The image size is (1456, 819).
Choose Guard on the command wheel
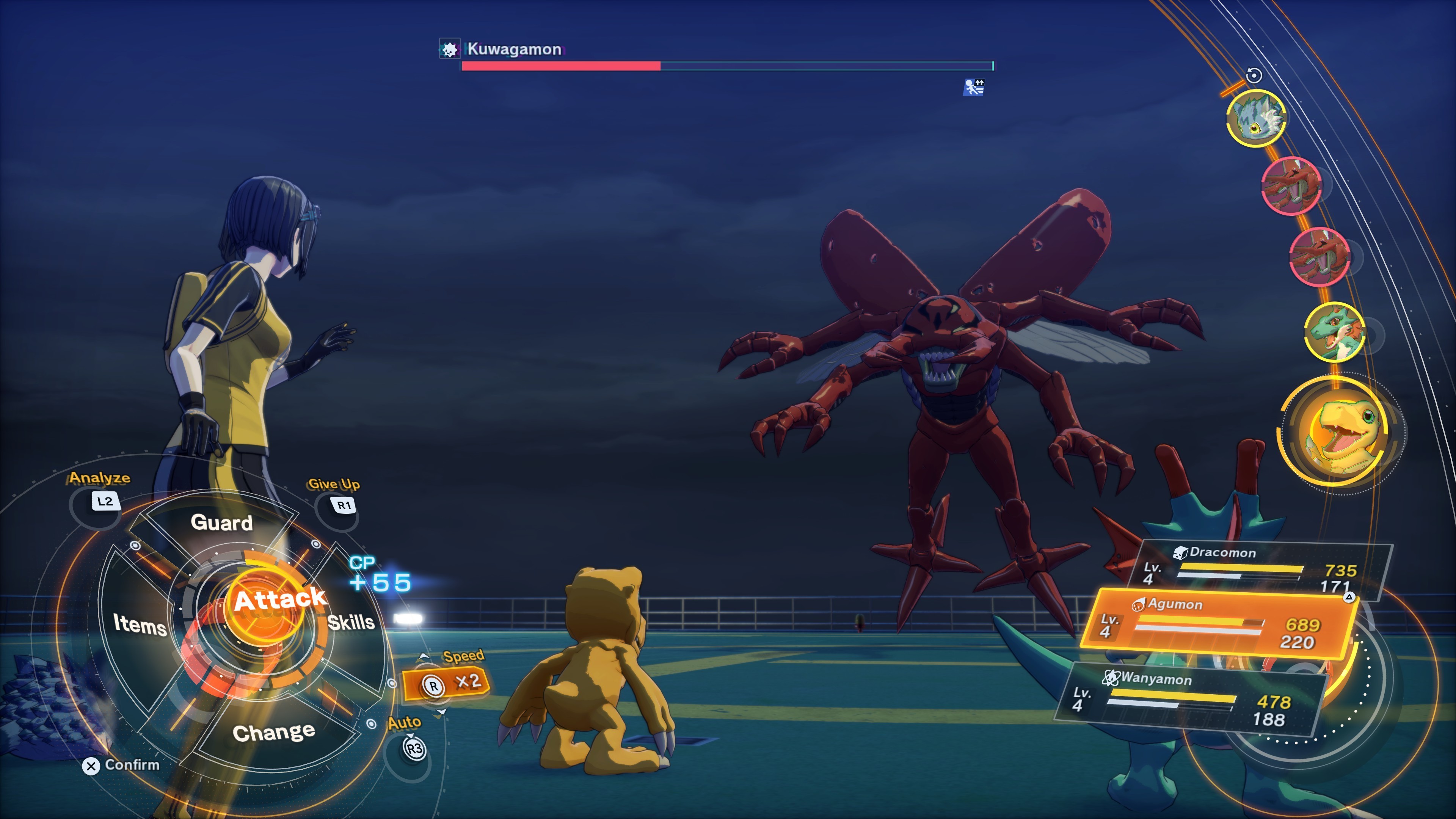[x=221, y=523]
